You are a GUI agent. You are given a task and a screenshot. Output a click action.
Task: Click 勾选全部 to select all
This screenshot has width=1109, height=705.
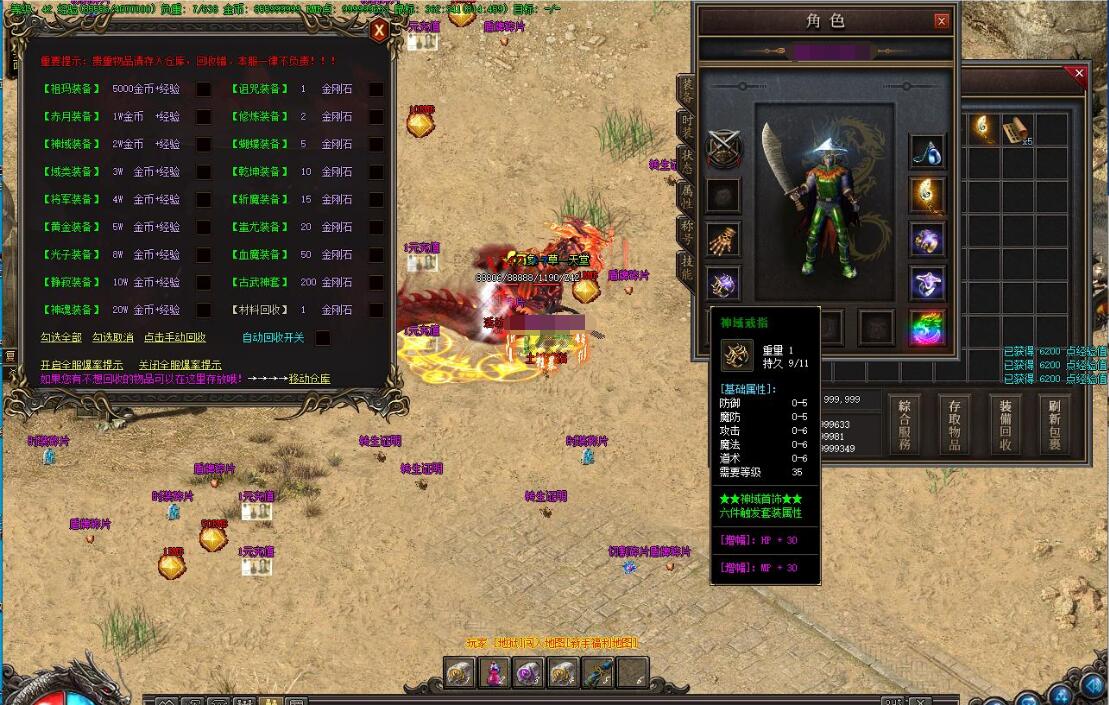click(x=61, y=338)
